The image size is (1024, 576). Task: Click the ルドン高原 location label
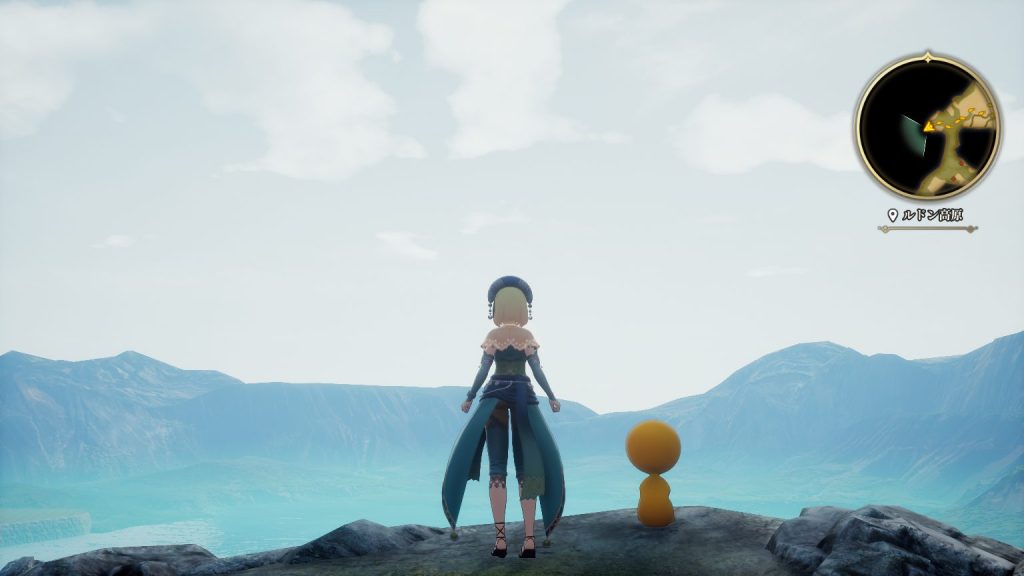[x=932, y=215]
